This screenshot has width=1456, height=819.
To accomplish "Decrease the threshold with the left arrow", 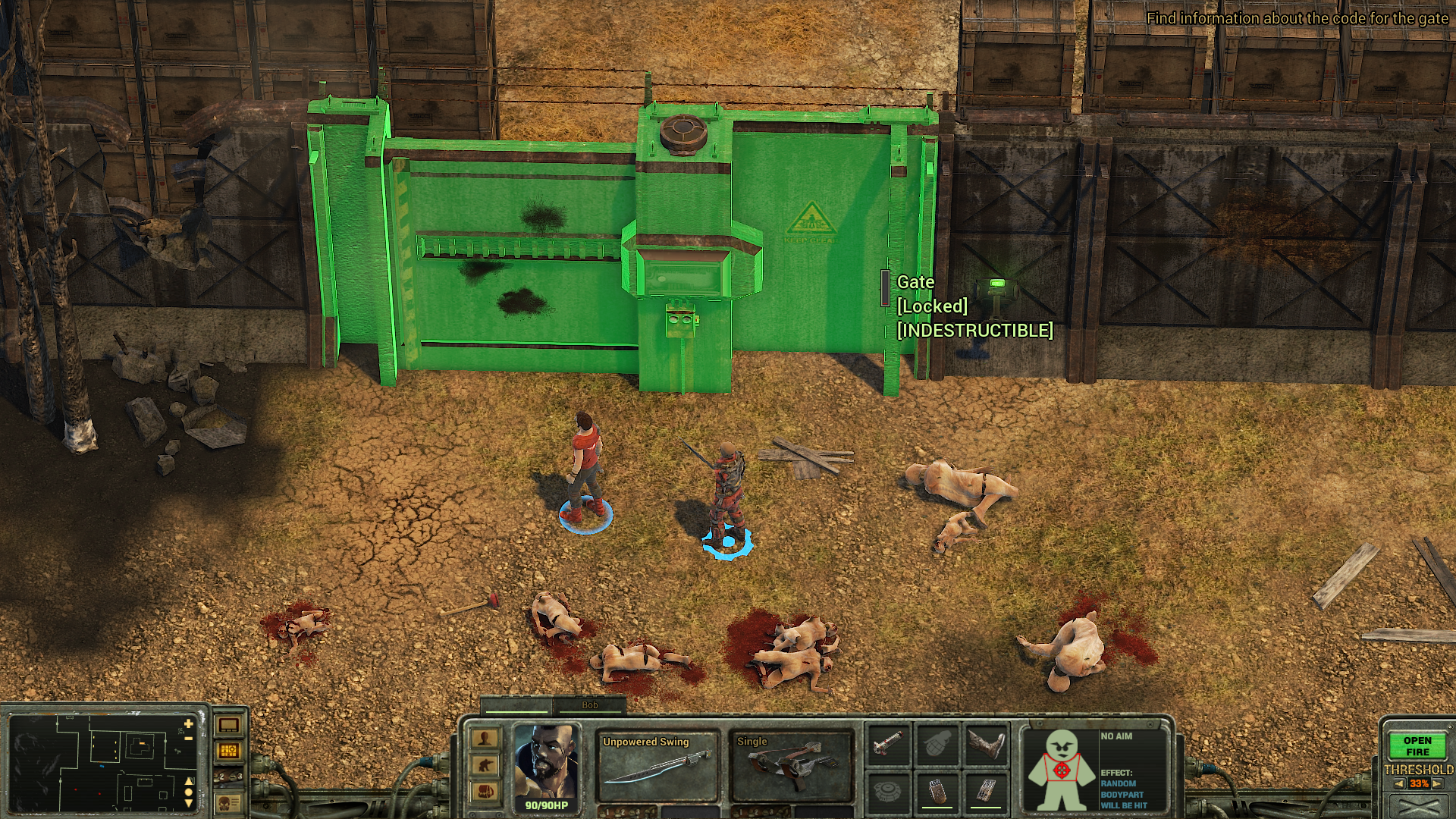I will (x=1399, y=784).
